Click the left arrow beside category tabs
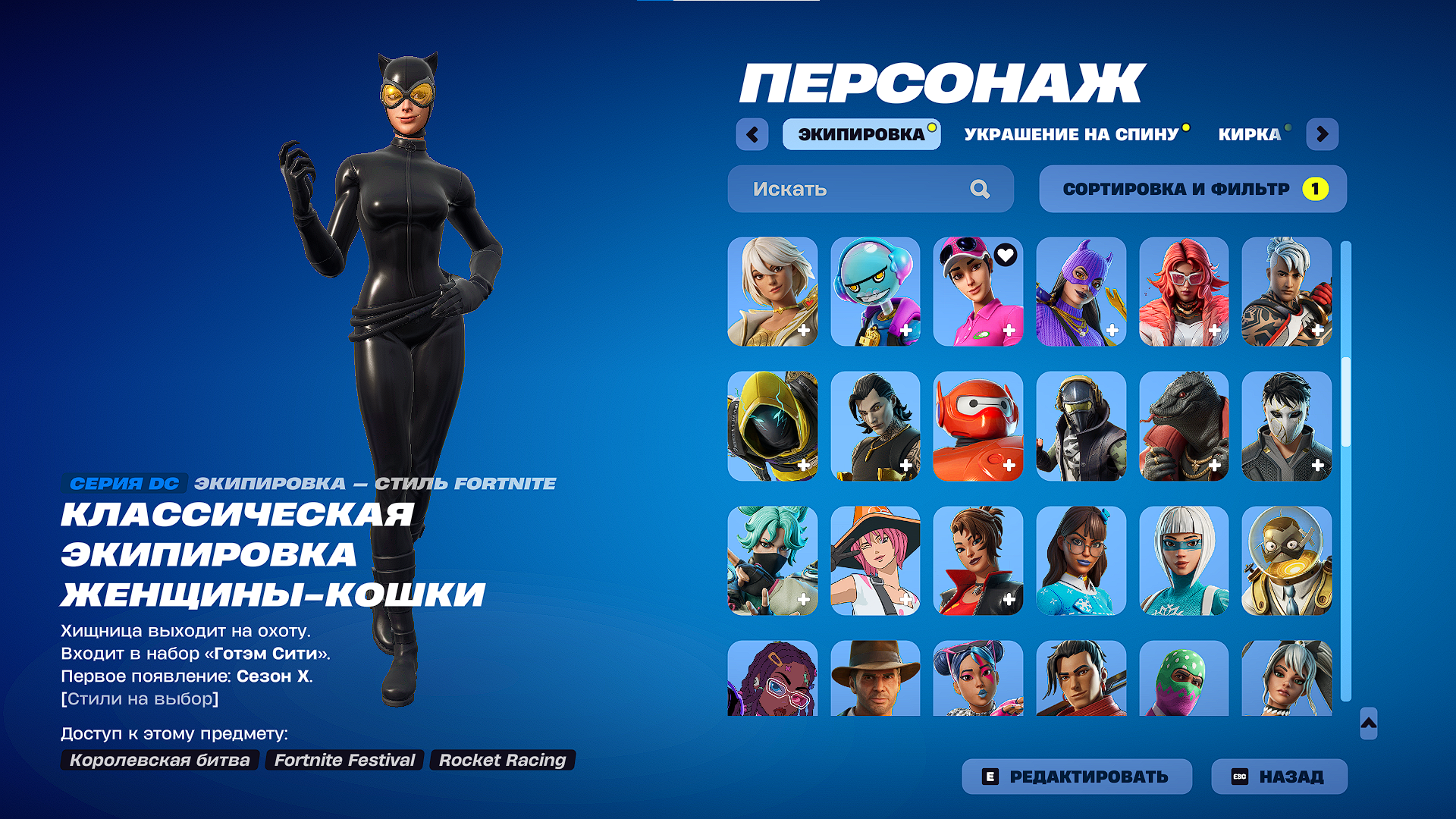The width and height of the screenshot is (1456, 819). (x=752, y=134)
